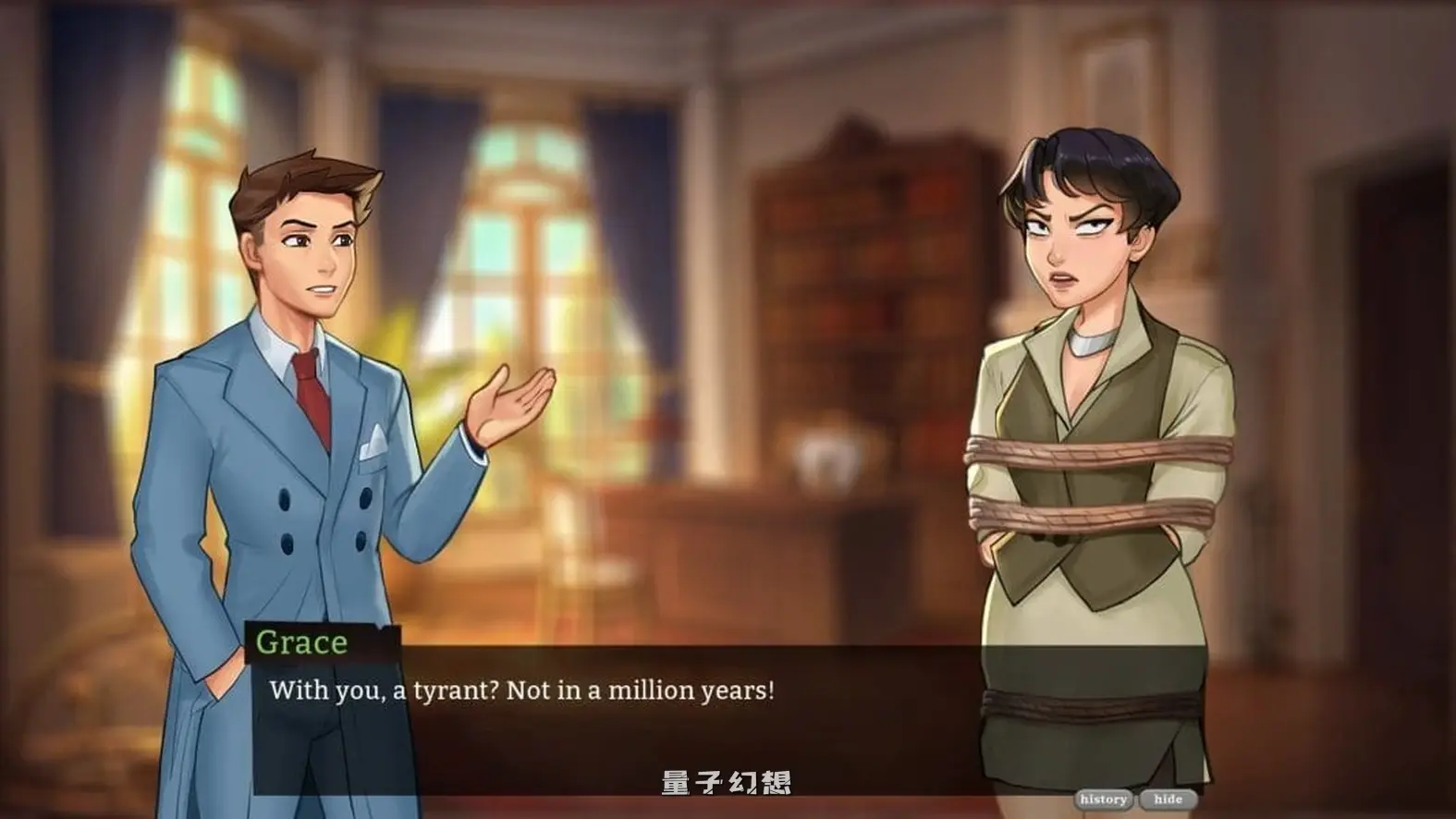
Task: Click the dialogue text to advance
Action: (x=522, y=688)
